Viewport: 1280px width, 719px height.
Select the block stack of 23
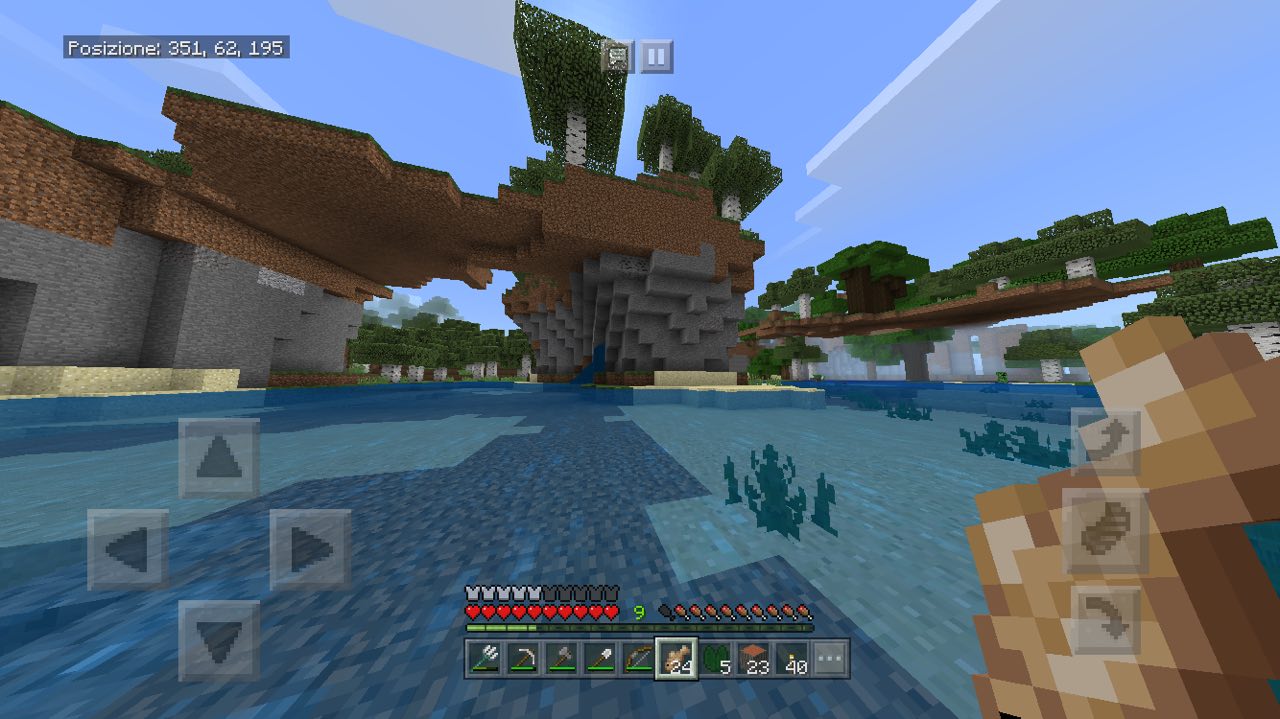[x=755, y=659]
